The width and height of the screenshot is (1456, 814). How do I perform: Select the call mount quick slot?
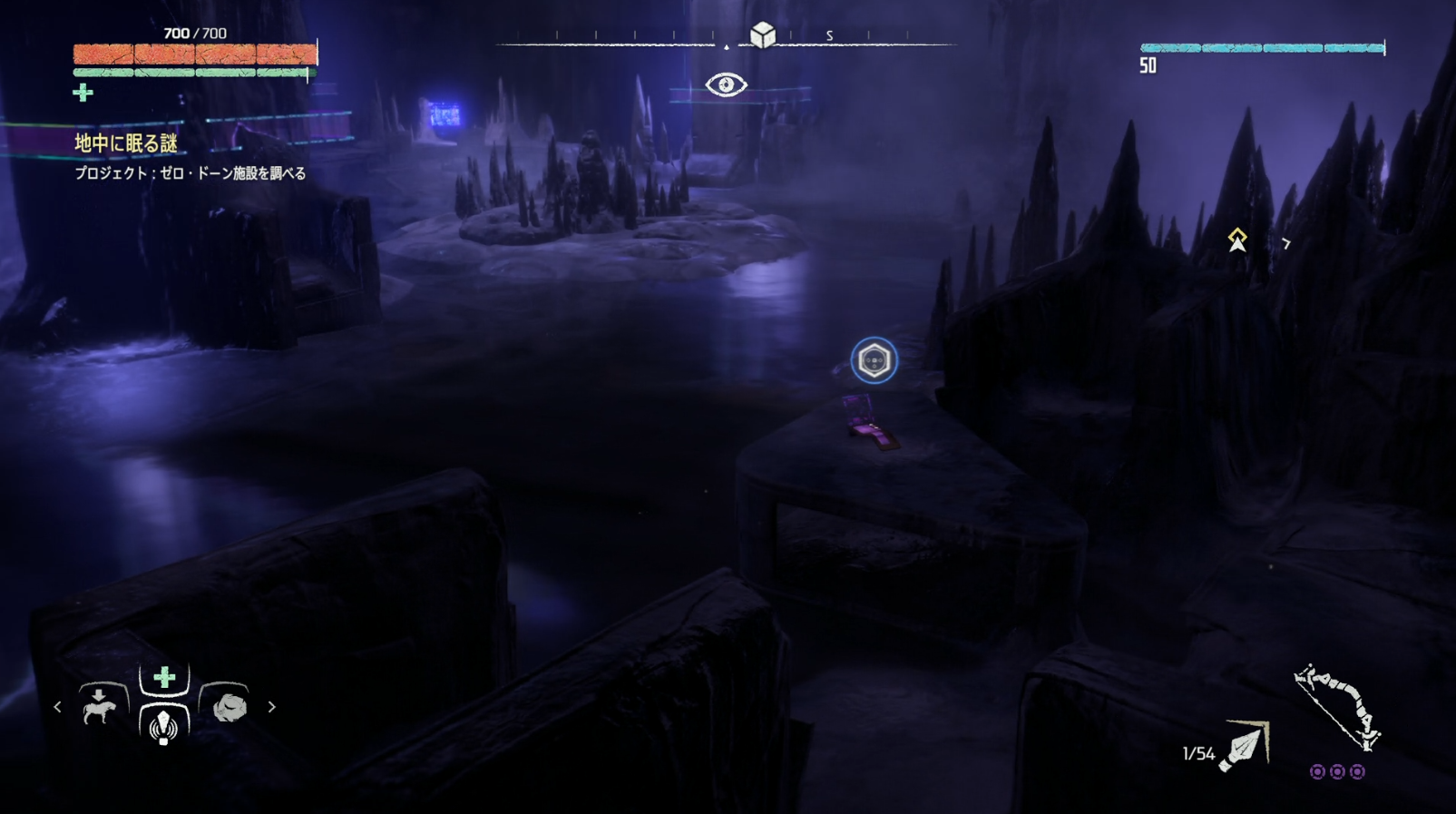(100, 705)
